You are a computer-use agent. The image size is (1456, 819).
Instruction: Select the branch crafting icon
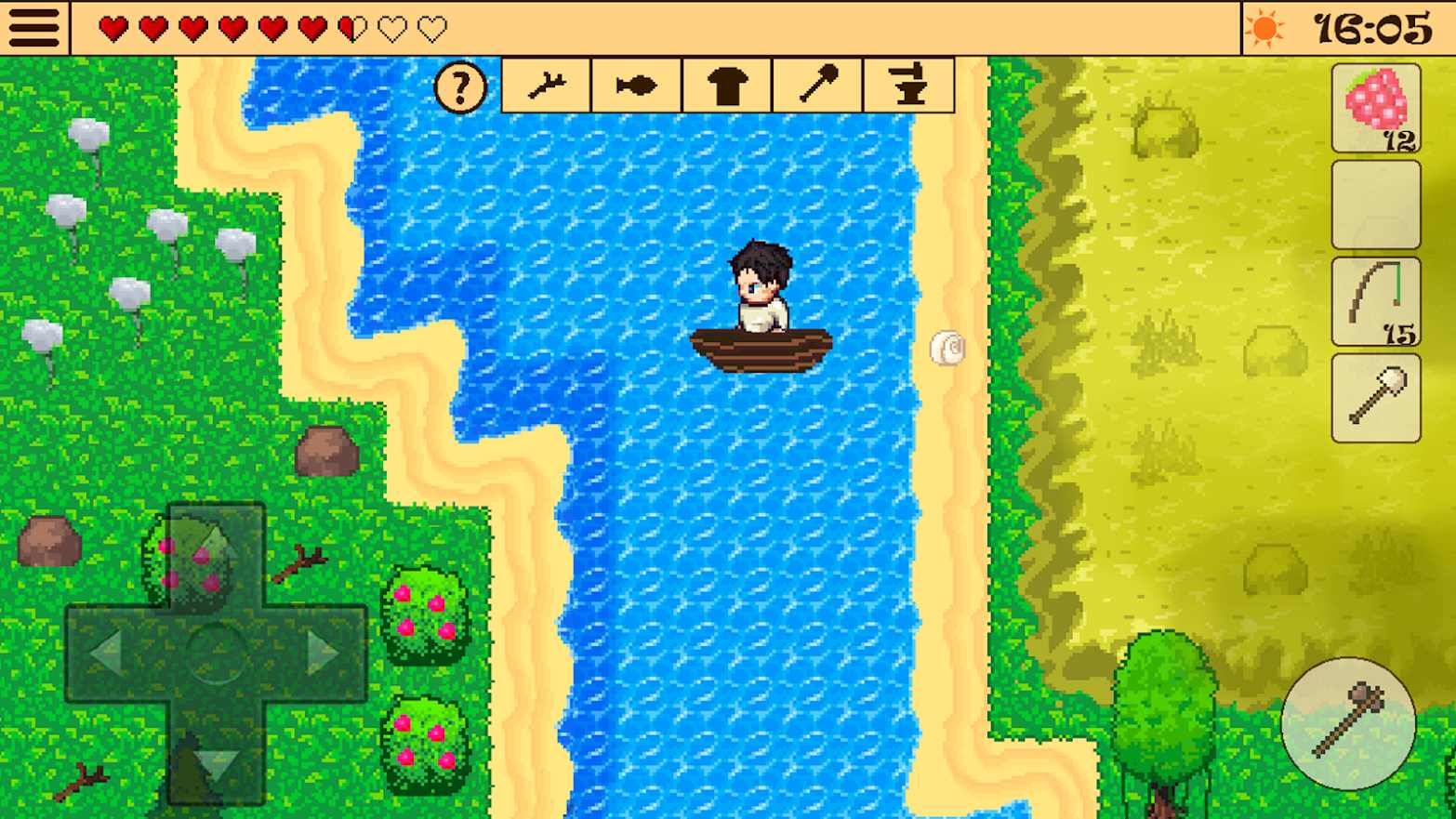545,85
